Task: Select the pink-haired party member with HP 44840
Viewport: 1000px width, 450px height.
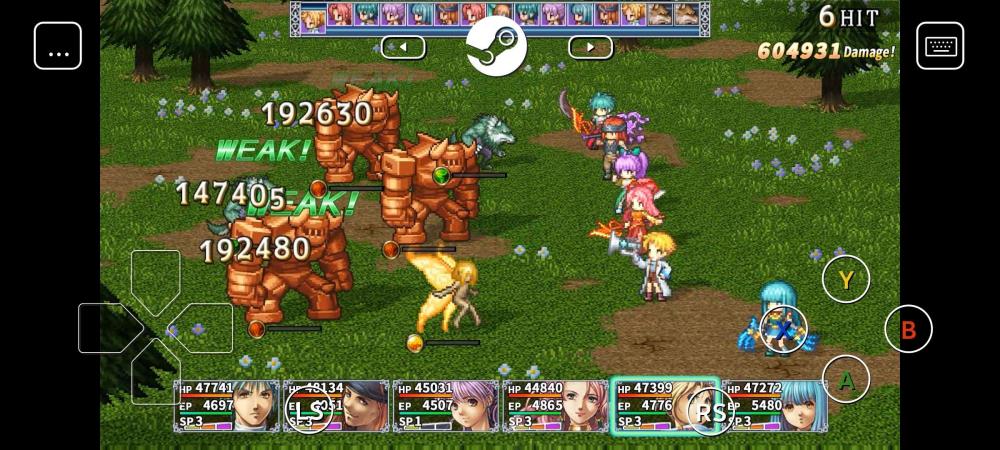Action: coord(556,405)
